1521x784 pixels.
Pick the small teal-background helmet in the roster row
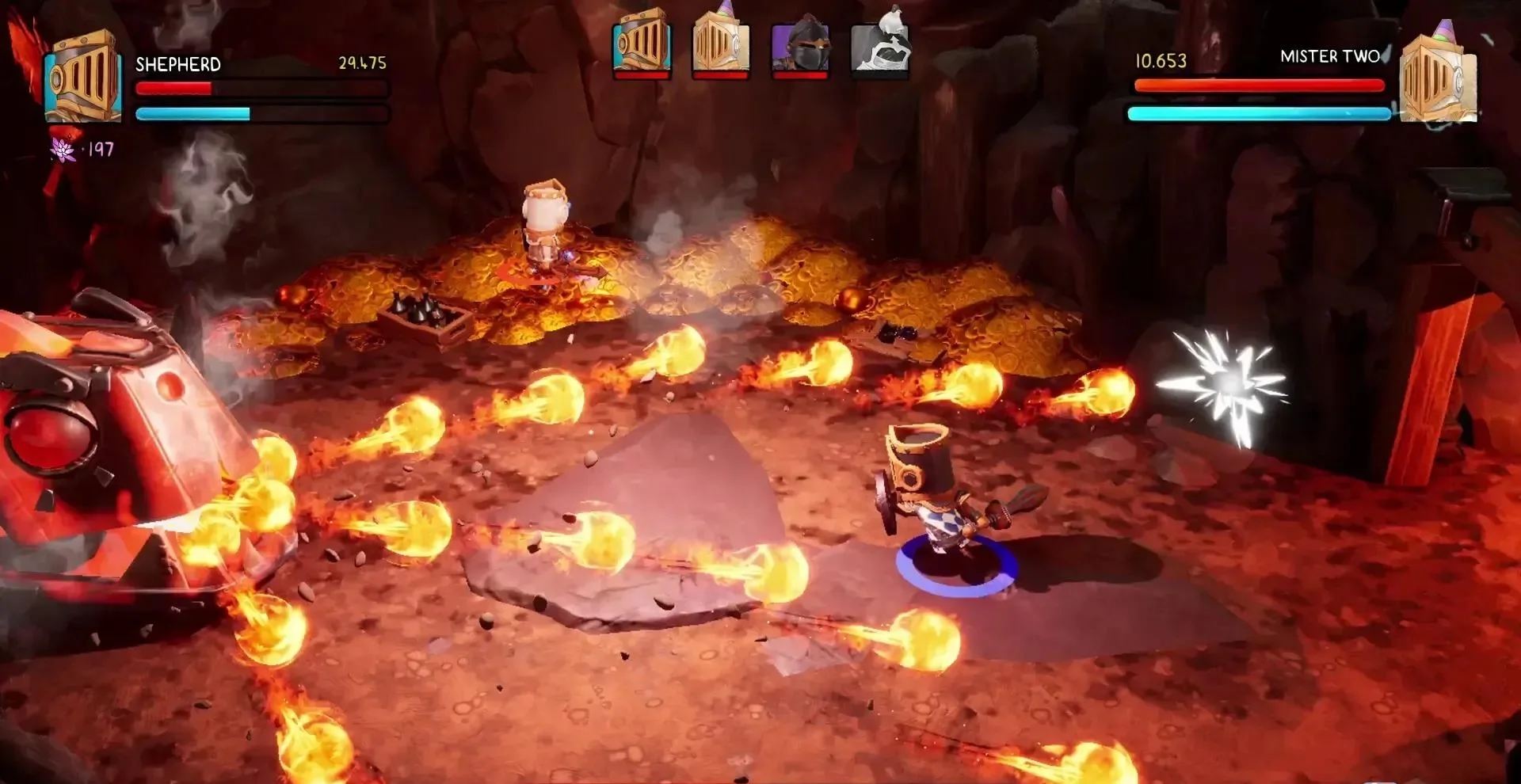click(642, 44)
